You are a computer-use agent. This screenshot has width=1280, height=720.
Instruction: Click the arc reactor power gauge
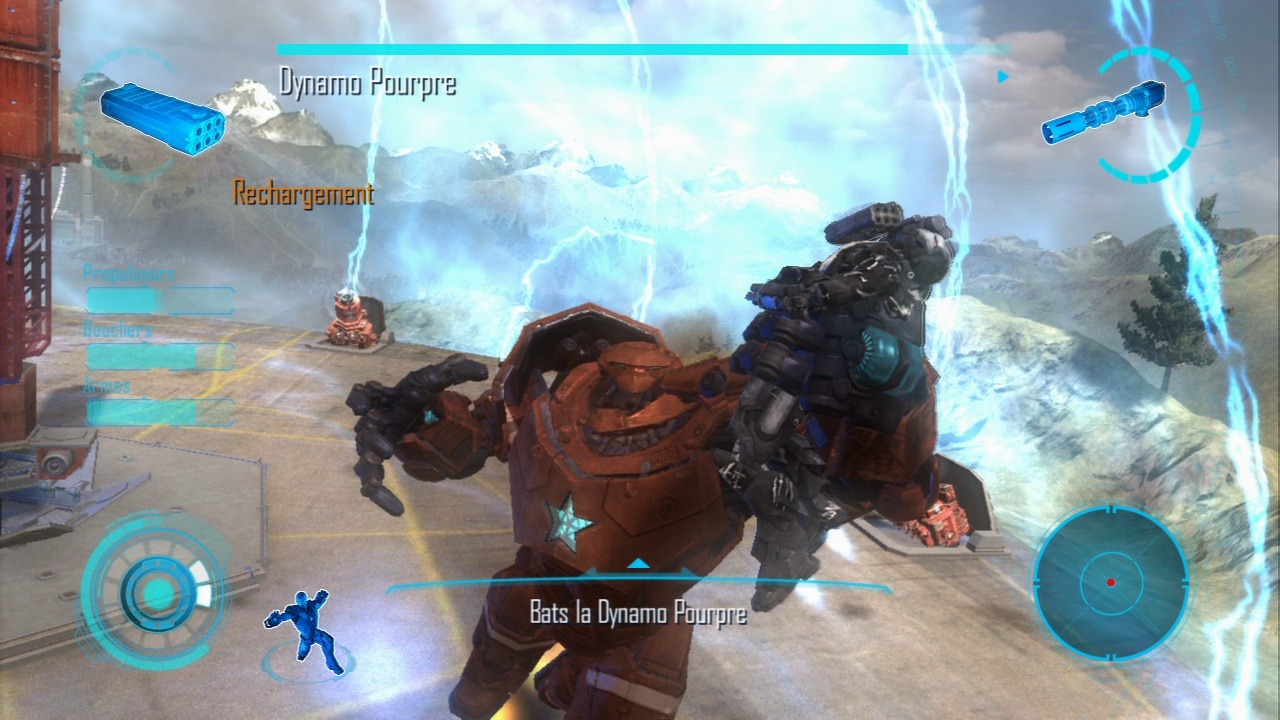pyautogui.click(x=155, y=592)
